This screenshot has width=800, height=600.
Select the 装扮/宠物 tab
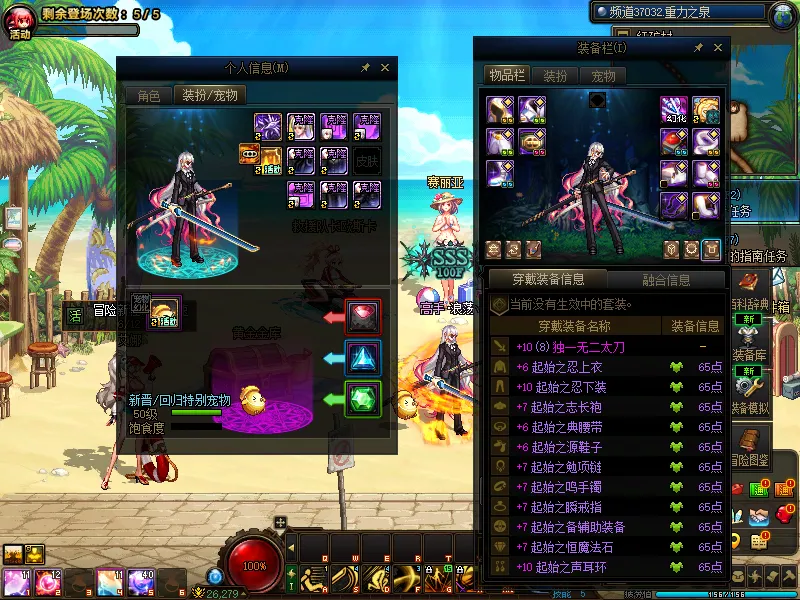(209, 96)
